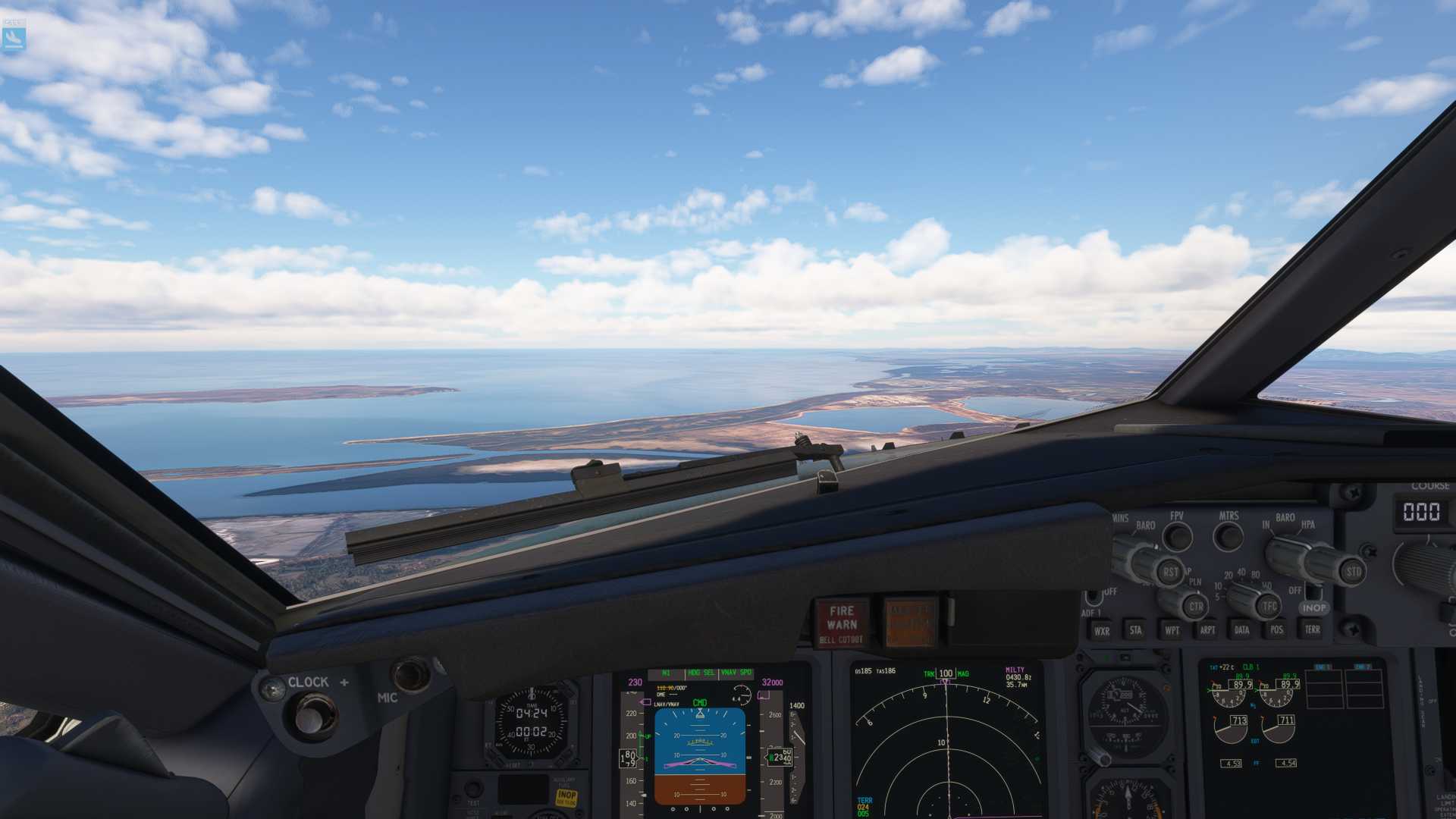
Task: Click the blue overlay icon in top-left corner
Action: point(14,36)
